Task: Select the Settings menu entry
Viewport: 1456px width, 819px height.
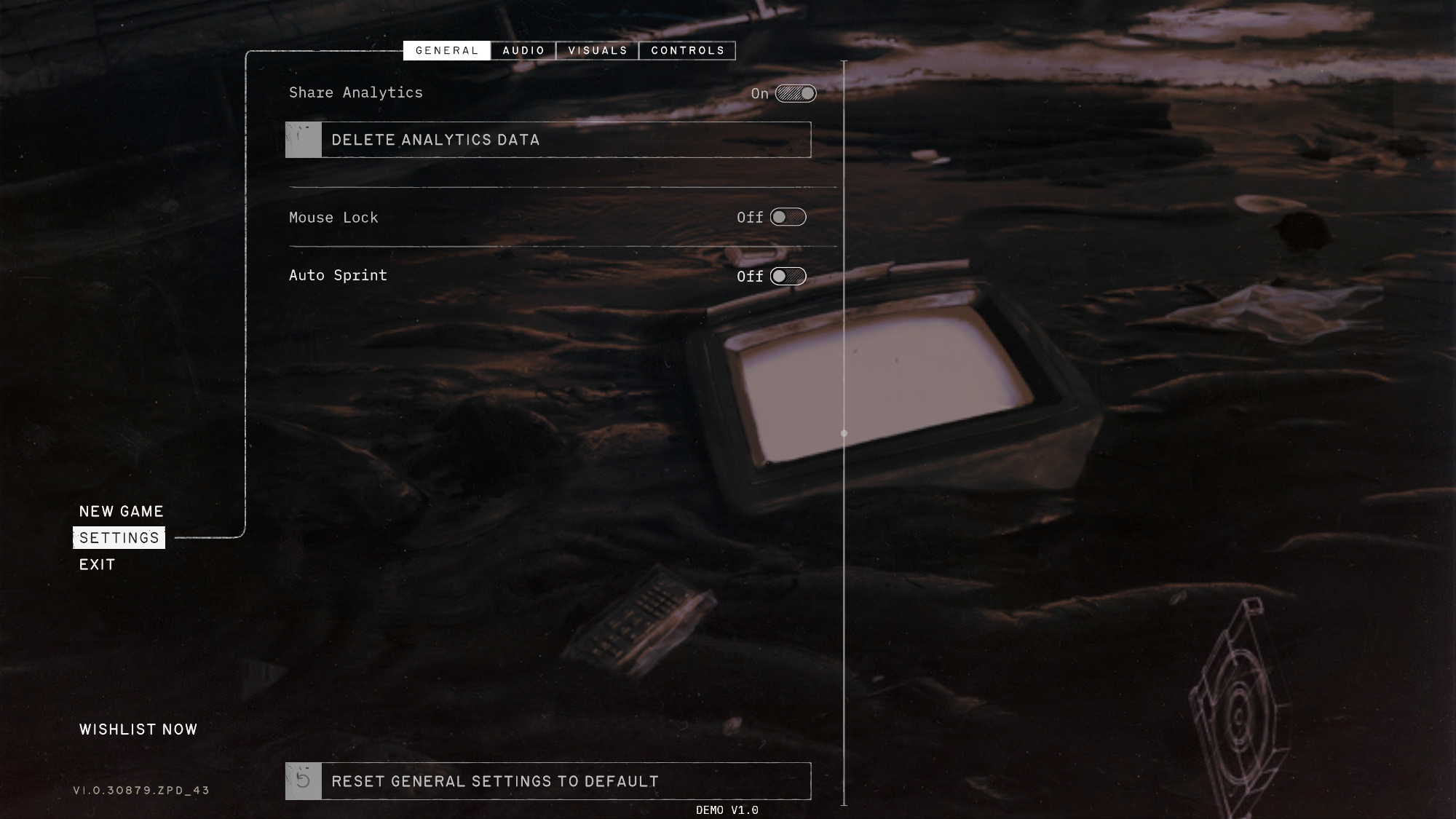Action: 119,538
